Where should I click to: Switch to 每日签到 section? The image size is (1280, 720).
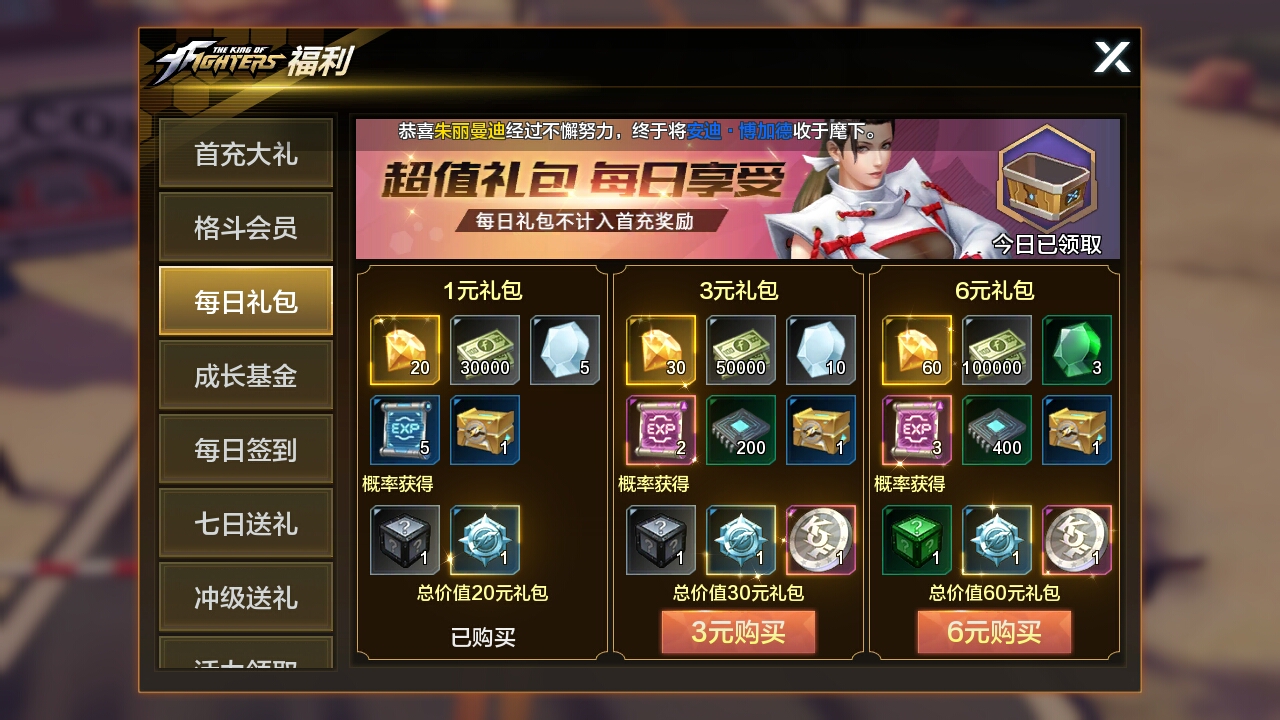coord(245,449)
